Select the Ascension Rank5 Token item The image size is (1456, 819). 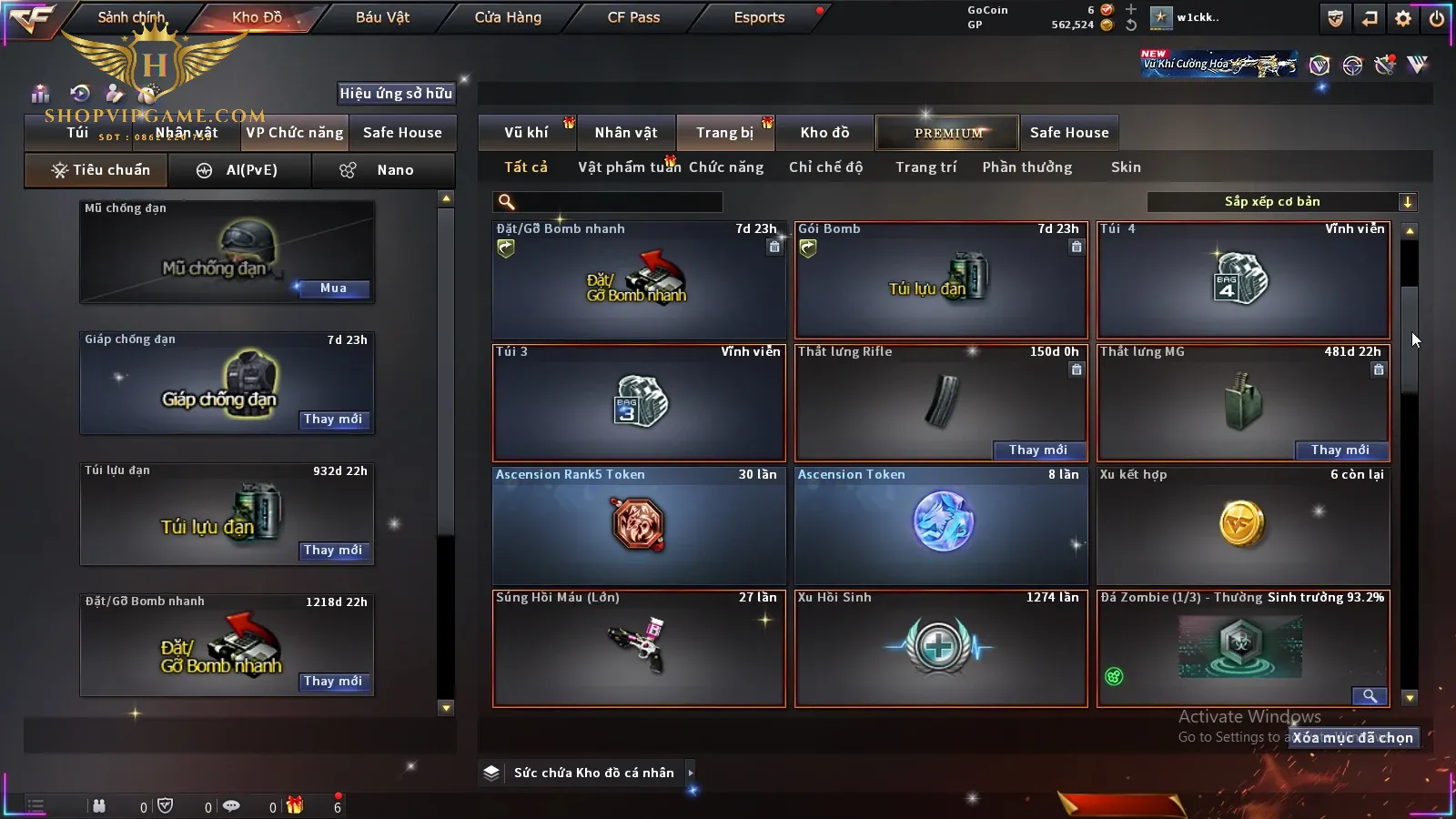(x=639, y=525)
